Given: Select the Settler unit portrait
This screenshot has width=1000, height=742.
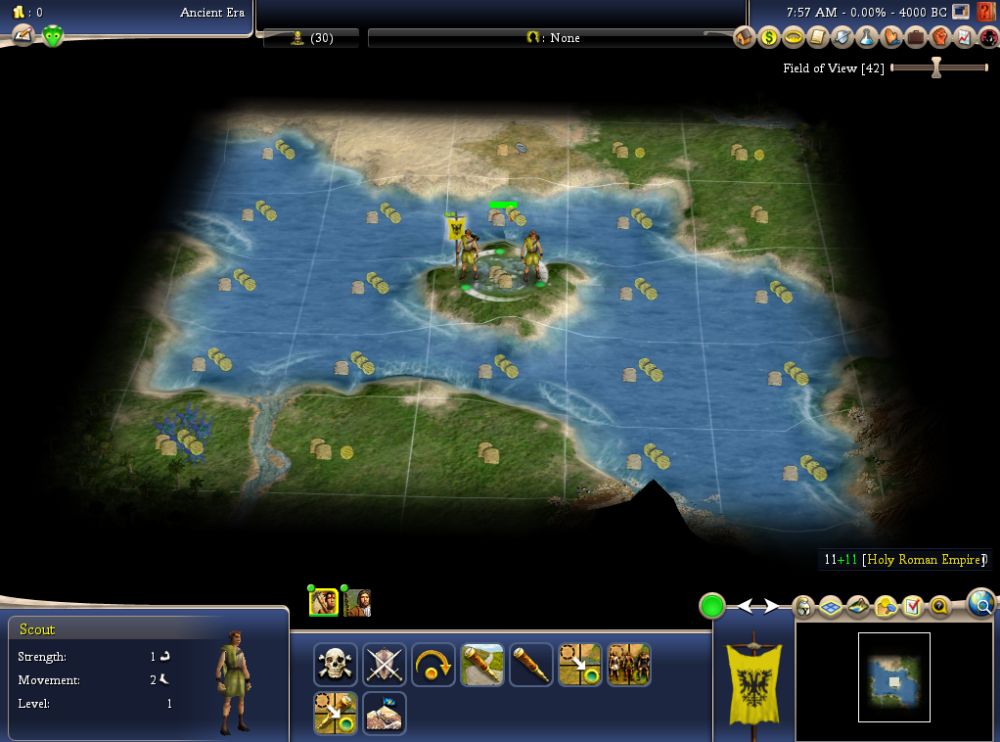Looking at the screenshot, I should click(357, 602).
